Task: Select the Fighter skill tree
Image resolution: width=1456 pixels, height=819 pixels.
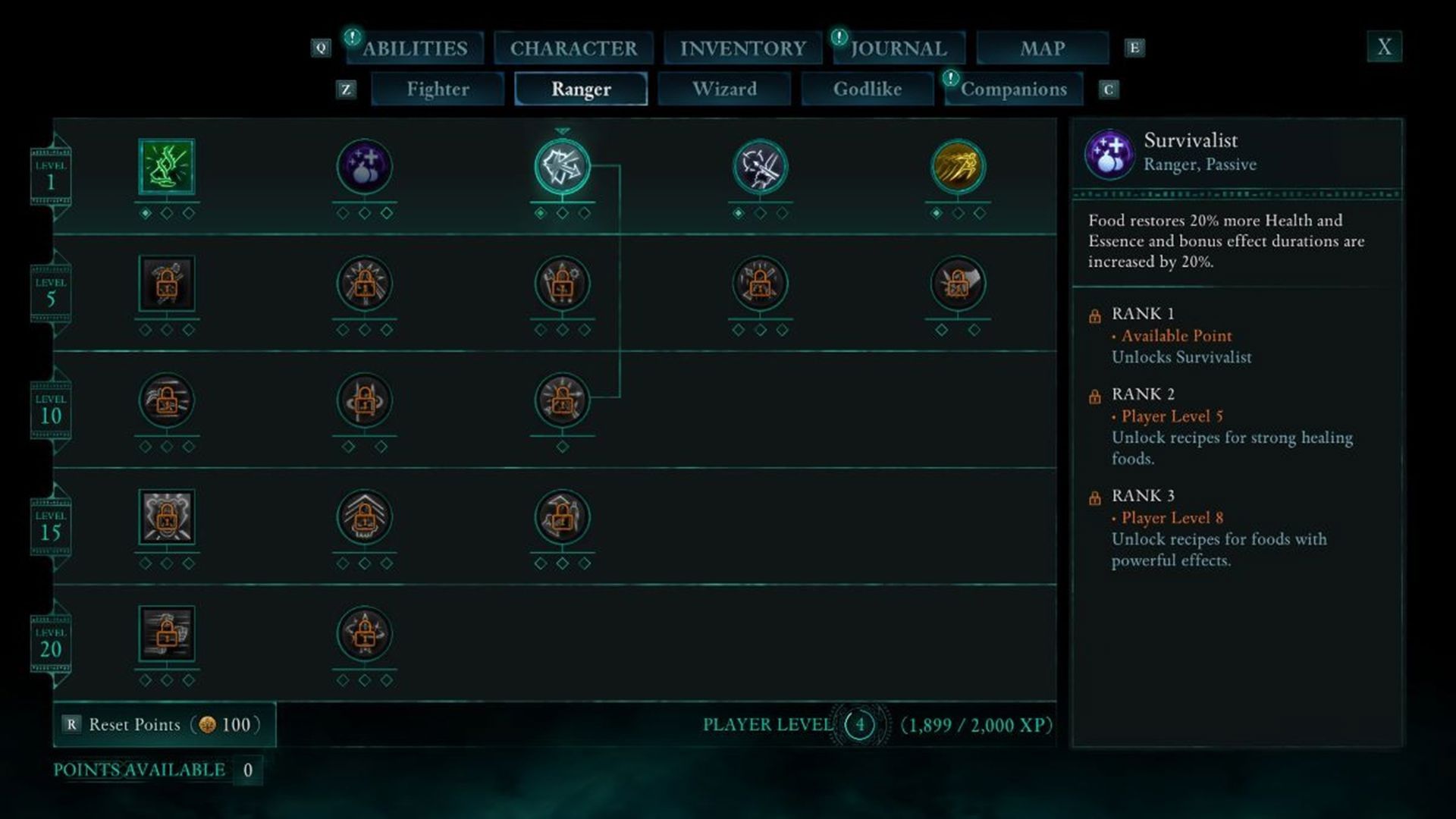Action: coord(438,89)
